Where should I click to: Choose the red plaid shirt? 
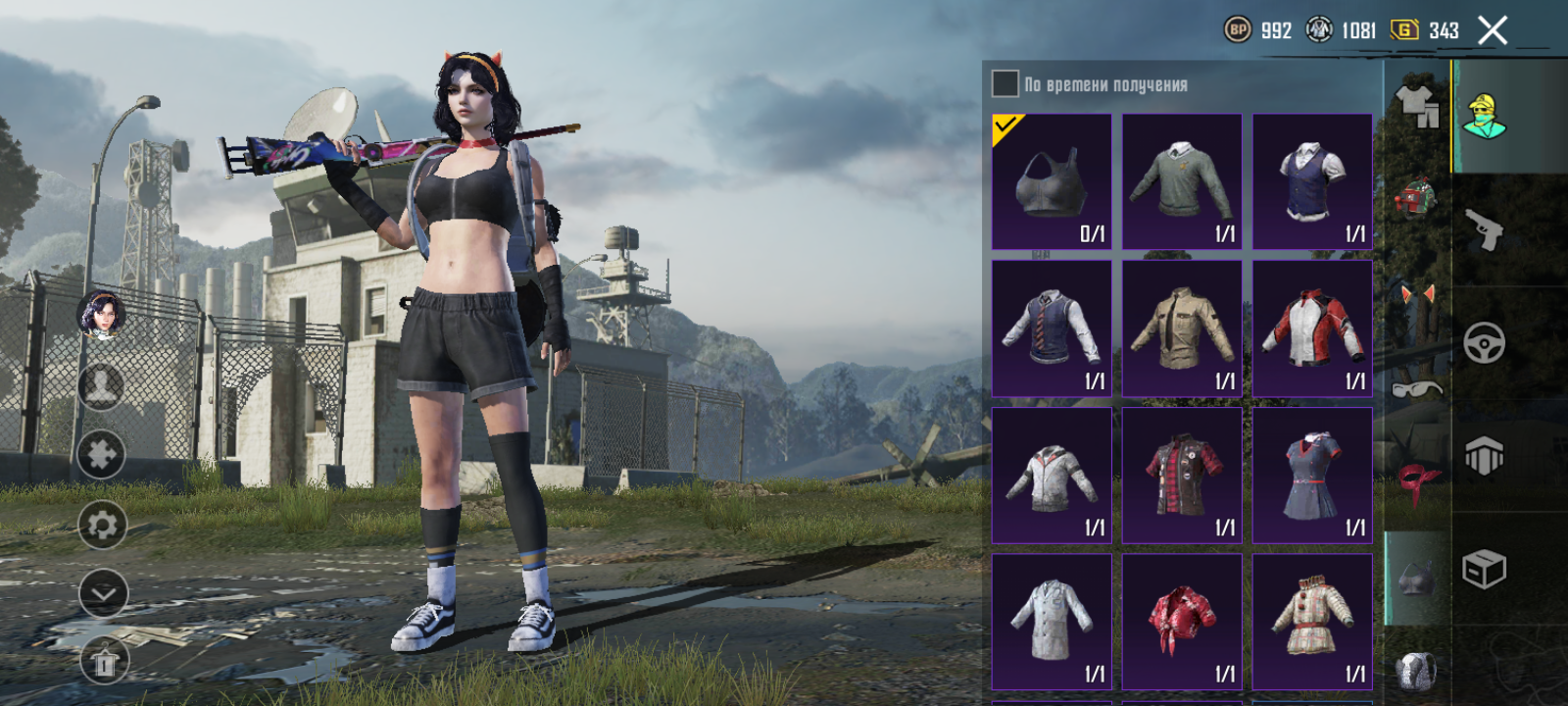click(1182, 476)
